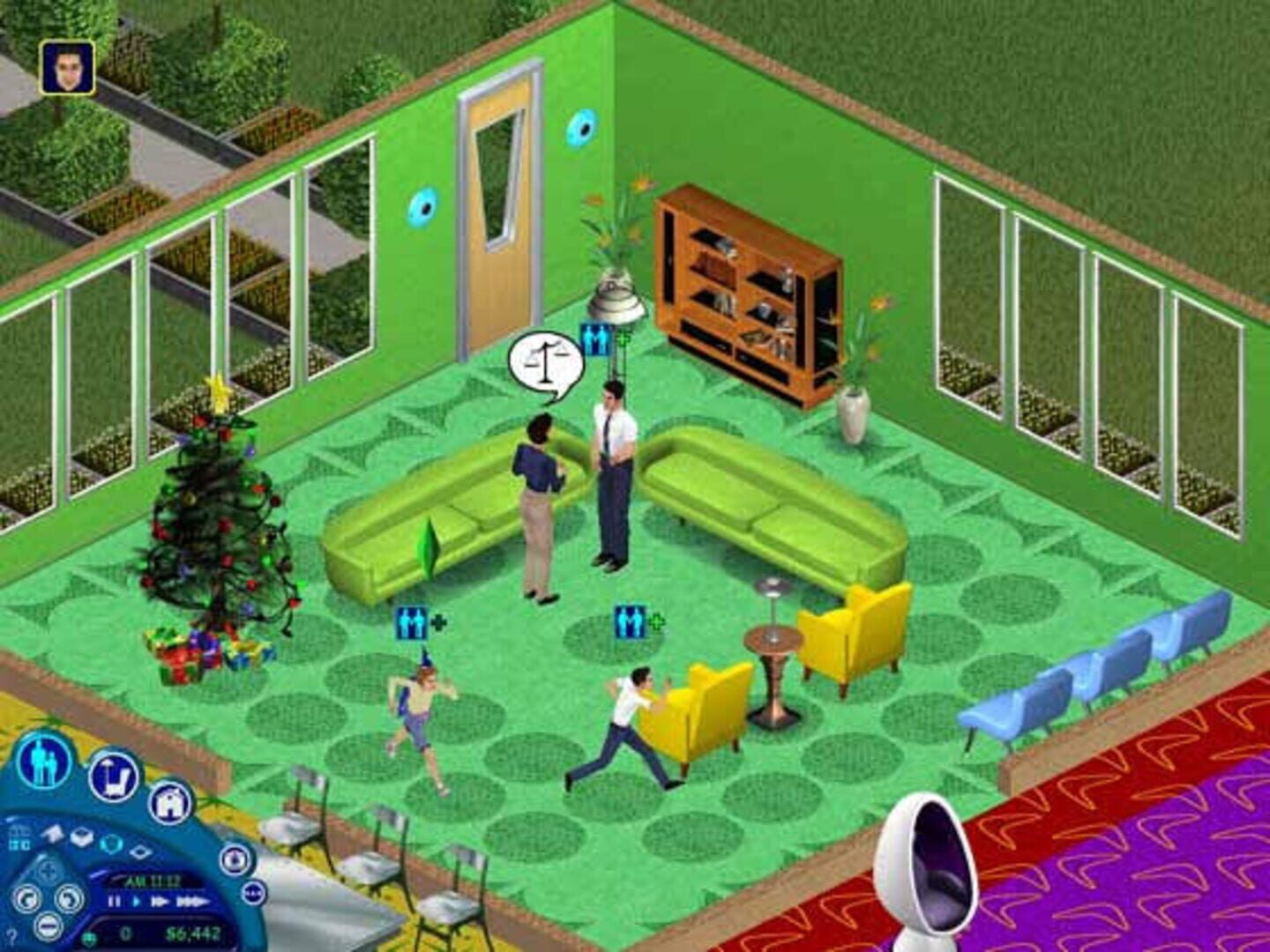1270x952 pixels.
Task: Zoom out using the minus button
Action: point(48,927)
